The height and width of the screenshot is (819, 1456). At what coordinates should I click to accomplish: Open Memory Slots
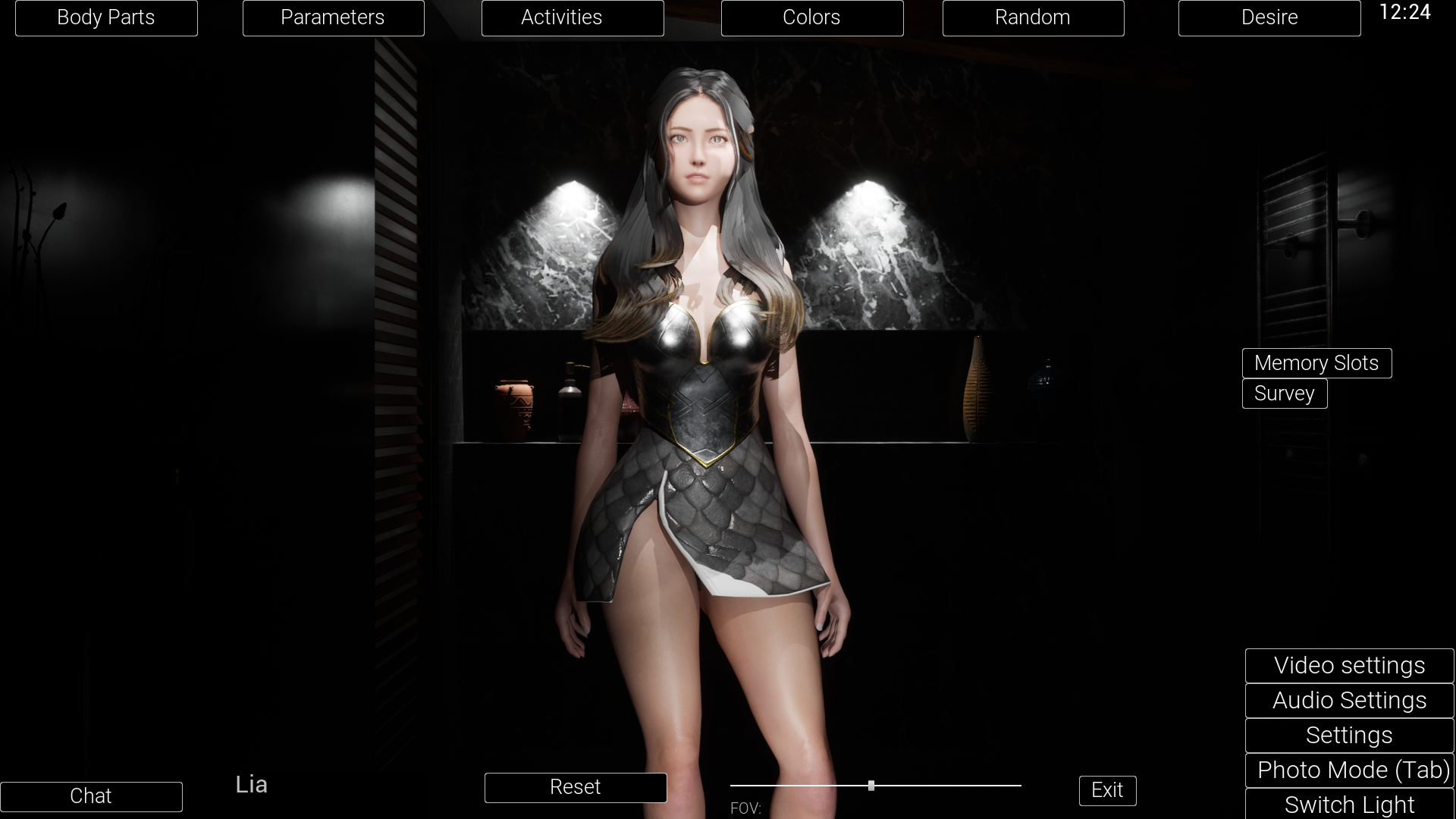(x=1316, y=363)
